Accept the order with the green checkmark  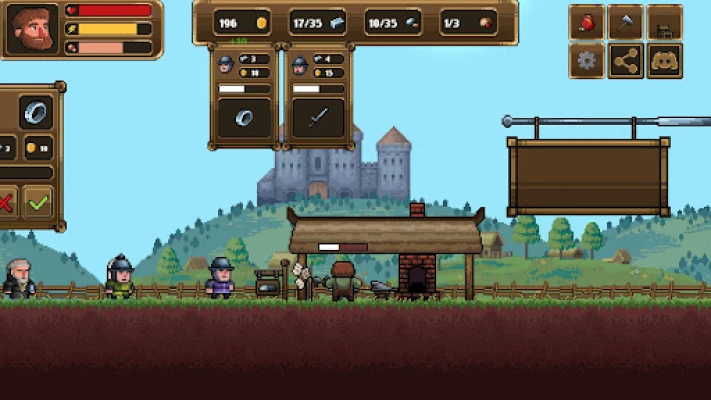pyautogui.click(x=38, y=203)
